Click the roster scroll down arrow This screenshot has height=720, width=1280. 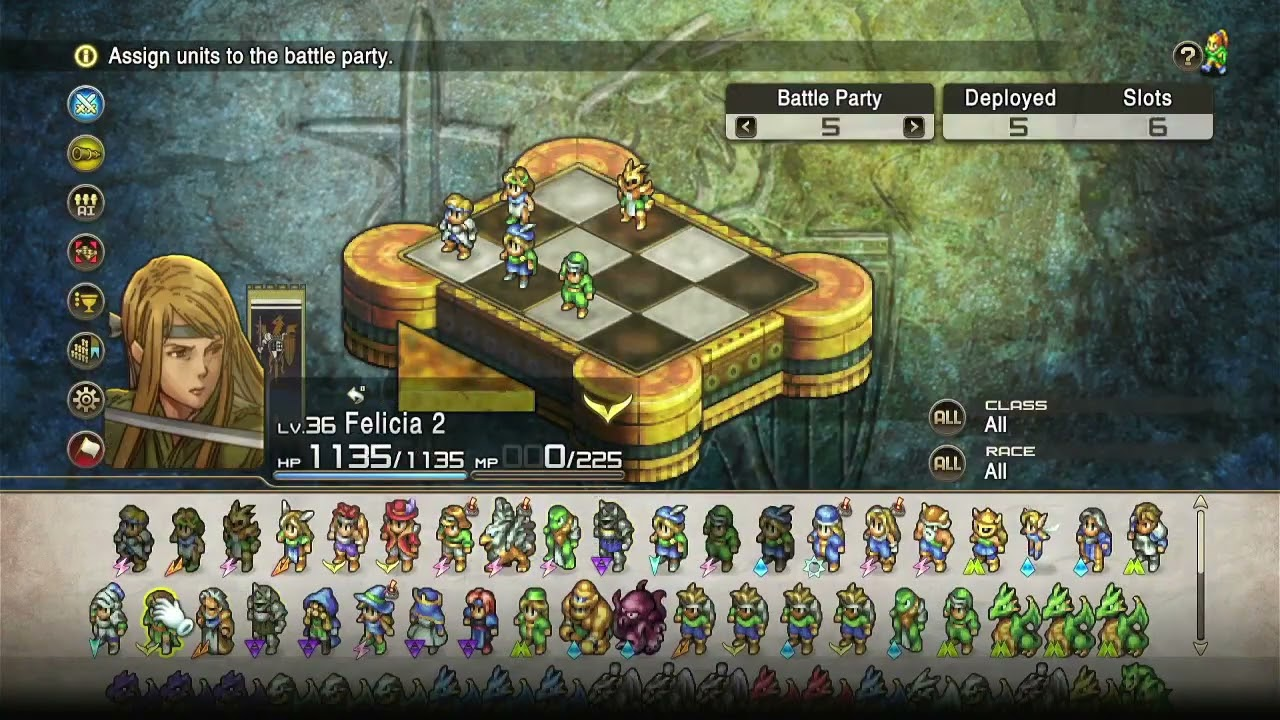pos(1201,648)
